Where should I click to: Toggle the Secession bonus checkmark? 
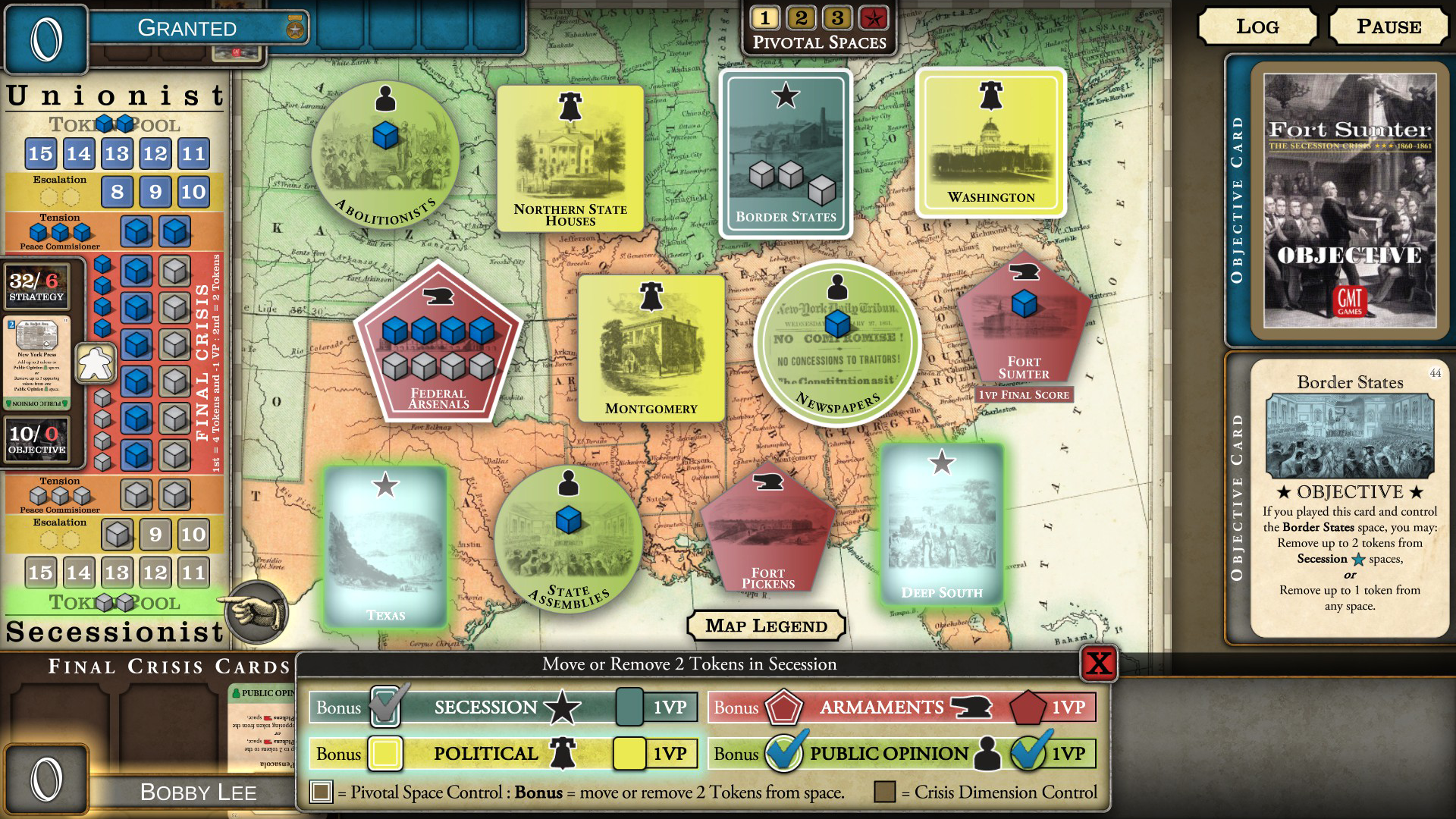[x=383, y=707]
